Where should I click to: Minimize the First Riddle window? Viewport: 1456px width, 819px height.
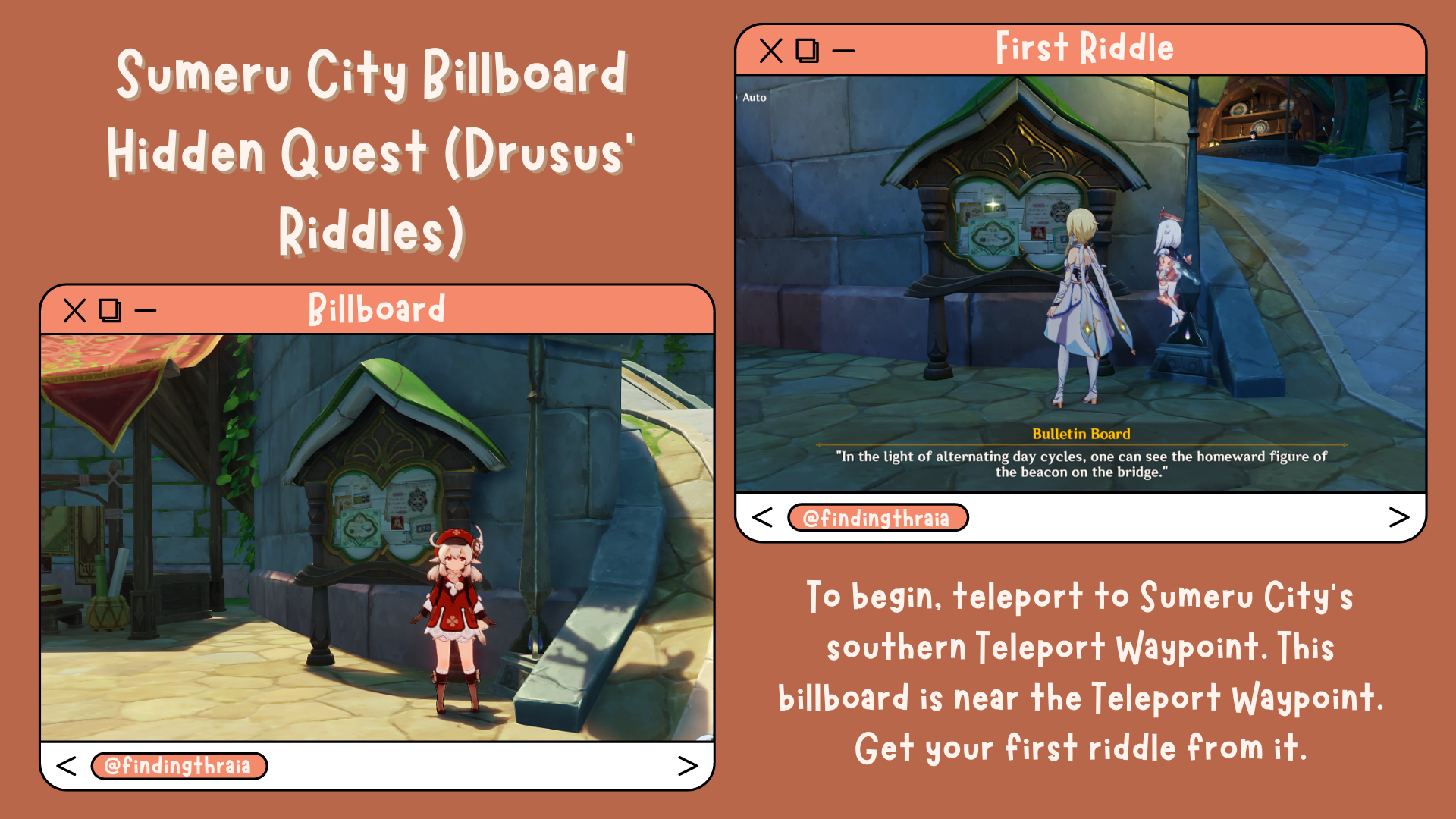tap(843, 50)
